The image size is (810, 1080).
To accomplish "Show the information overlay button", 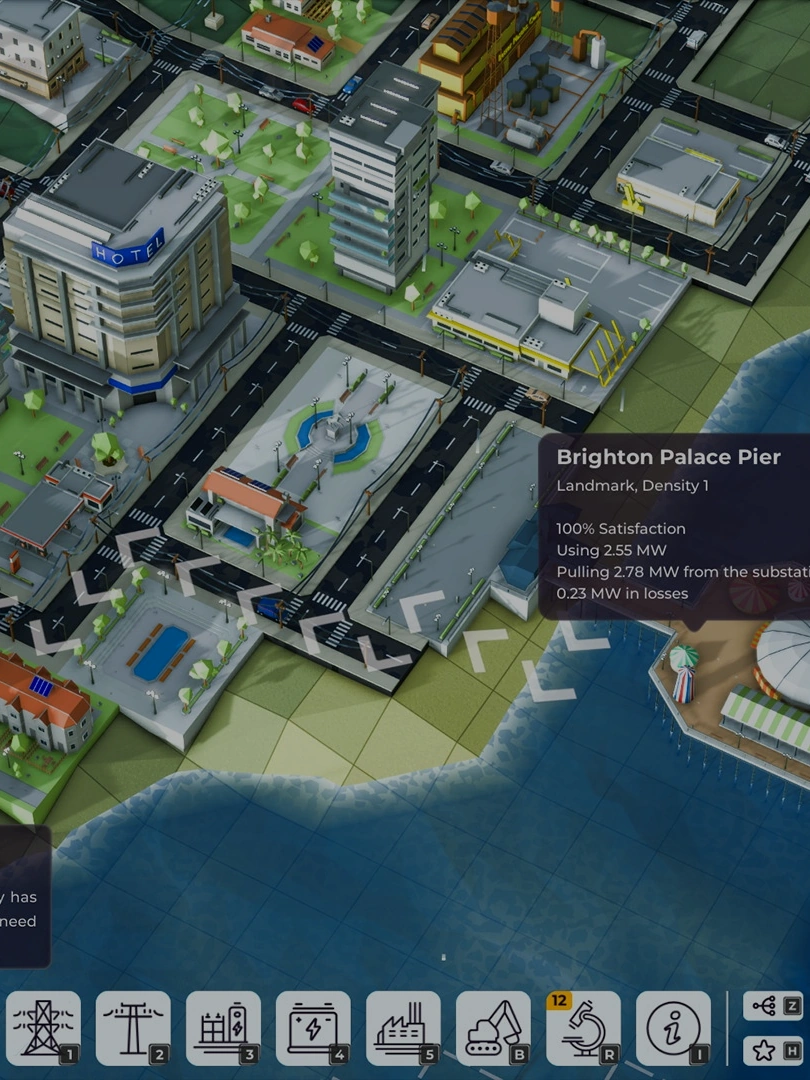I will (673, 1028).
